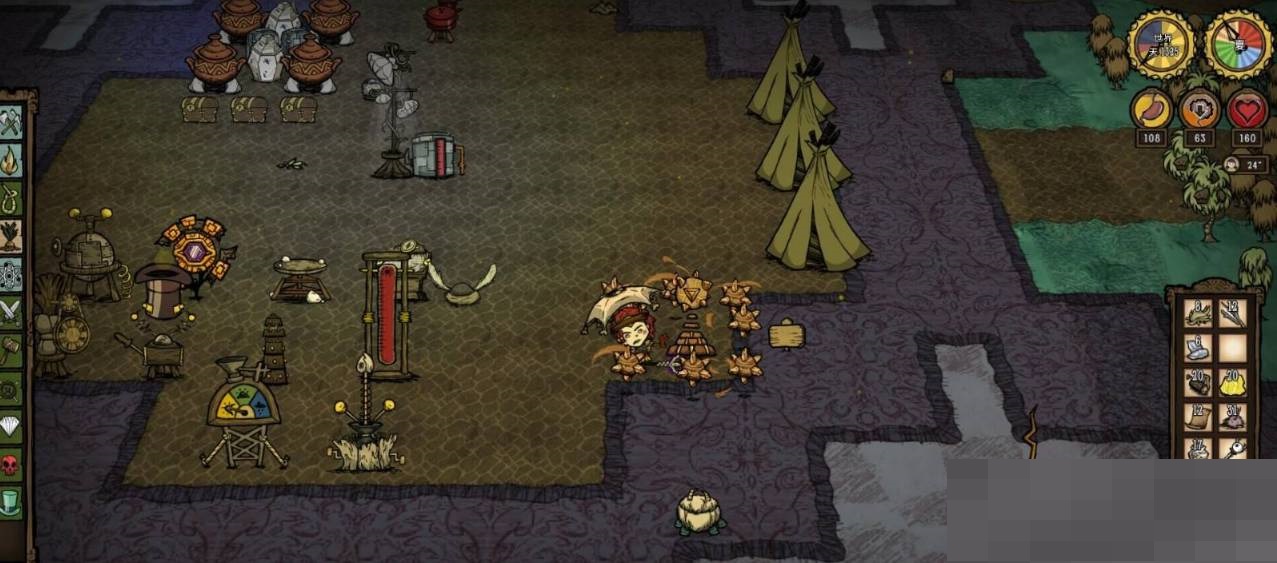Select the Survival tab with rope snare icon
1277x563 pixels.
coord(11,198)
